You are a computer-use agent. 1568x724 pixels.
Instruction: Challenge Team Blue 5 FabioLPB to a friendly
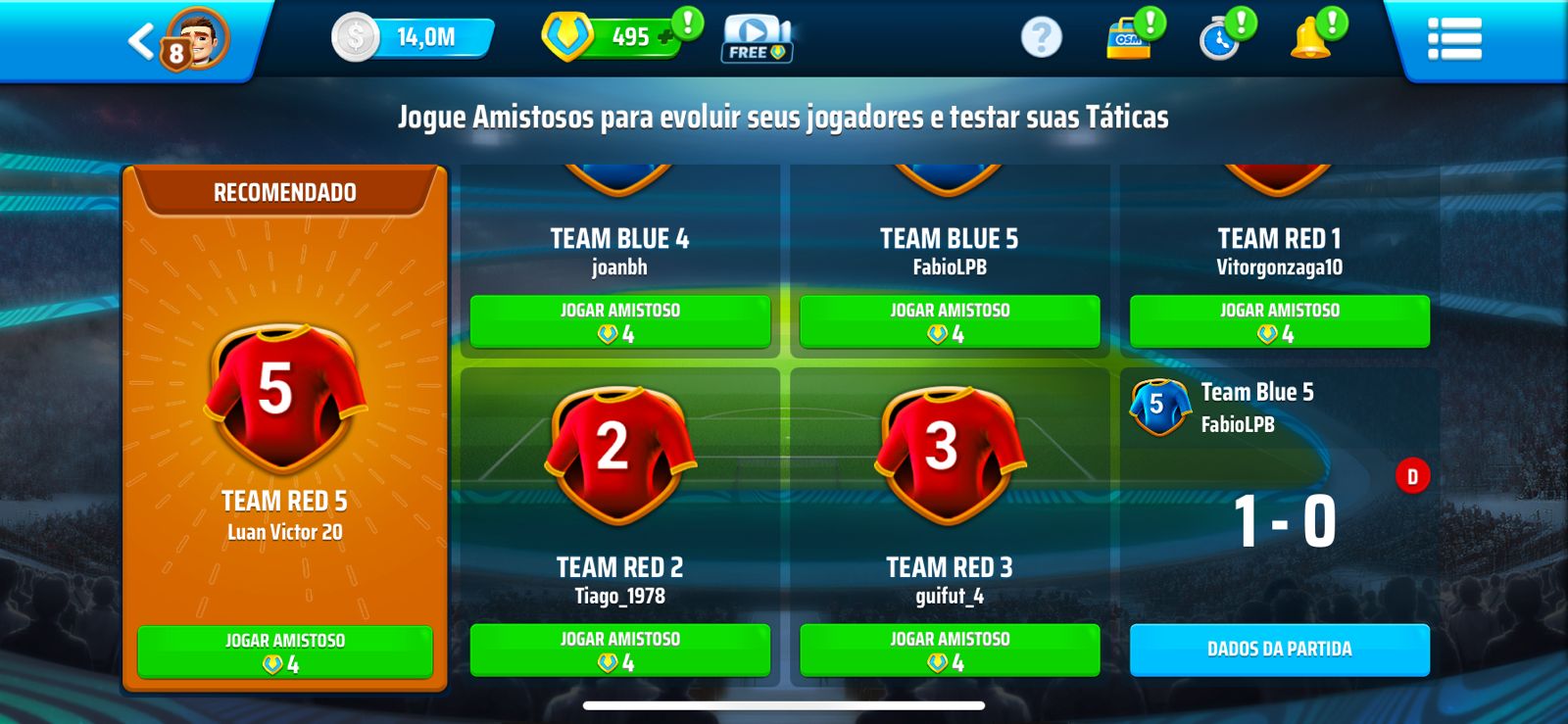pyautogui.click(x=950, y=321)
